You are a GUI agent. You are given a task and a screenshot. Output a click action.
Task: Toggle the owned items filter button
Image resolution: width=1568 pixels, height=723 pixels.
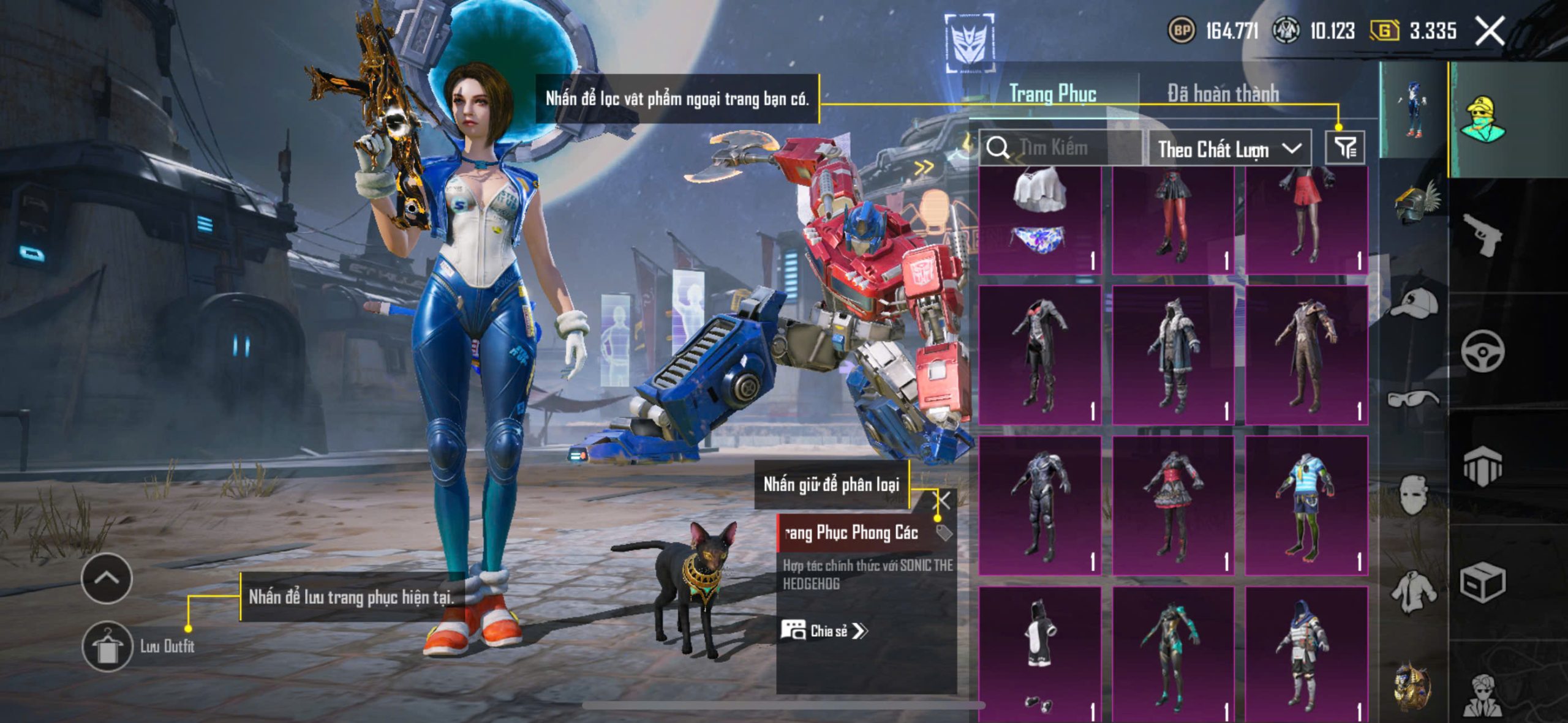pyautogui.click(x=1345, y=147)
